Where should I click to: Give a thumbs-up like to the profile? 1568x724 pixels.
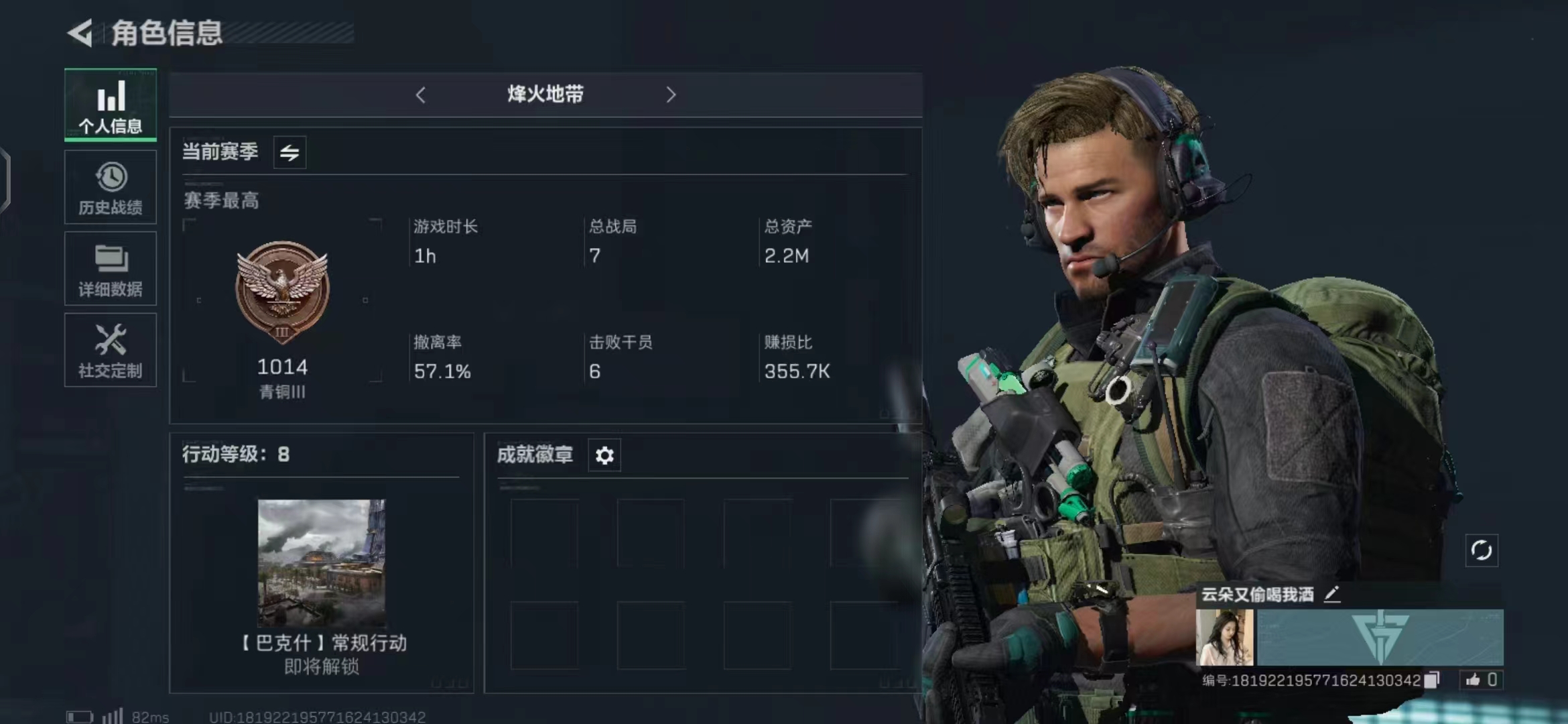tap(1473, 680)
